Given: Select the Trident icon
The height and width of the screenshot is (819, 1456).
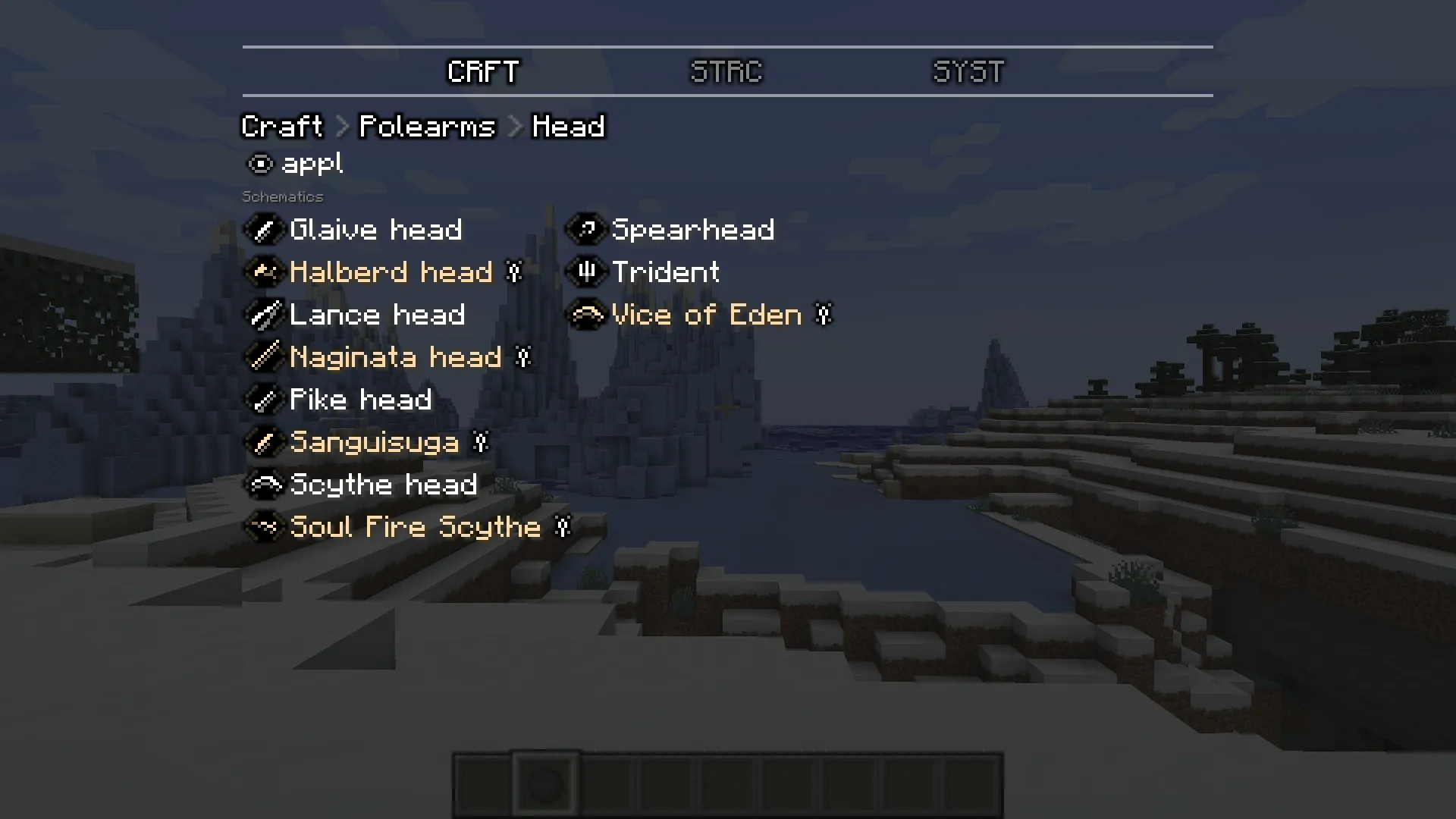Looking at the screenshot, I should [x=585, y=272].
